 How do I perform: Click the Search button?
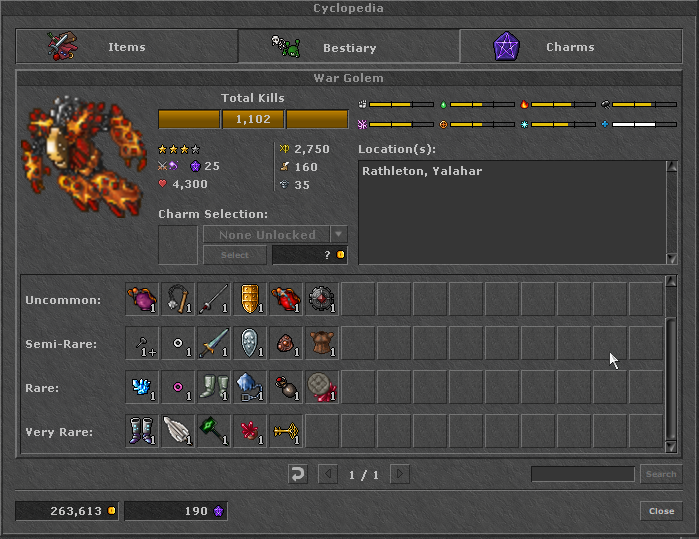point(661,474)
